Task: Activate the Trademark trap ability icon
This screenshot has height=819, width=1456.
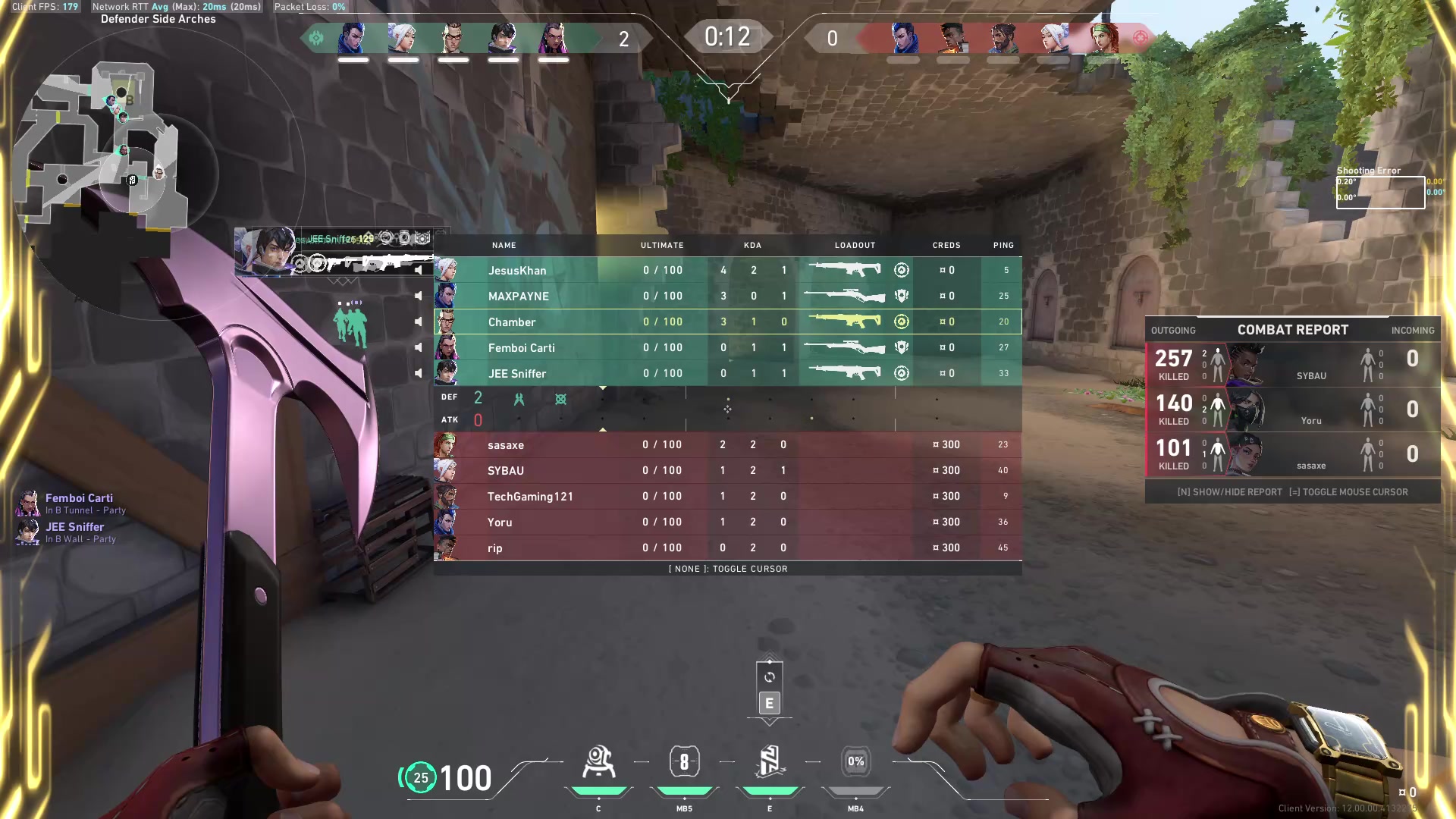Action: (598, 762)
